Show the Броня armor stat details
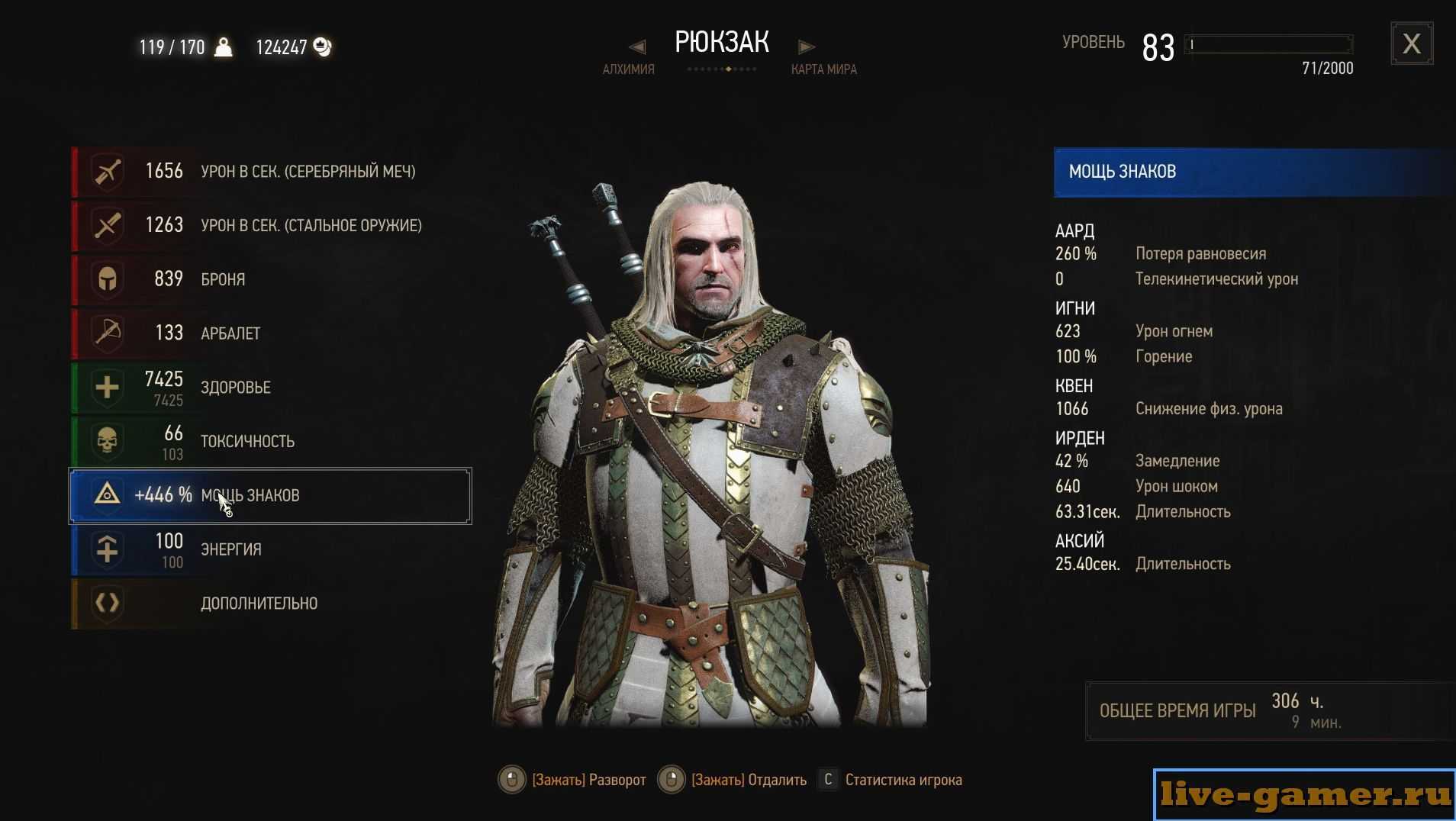Viewport: 1456px width, 821px height. pos(271,279)
